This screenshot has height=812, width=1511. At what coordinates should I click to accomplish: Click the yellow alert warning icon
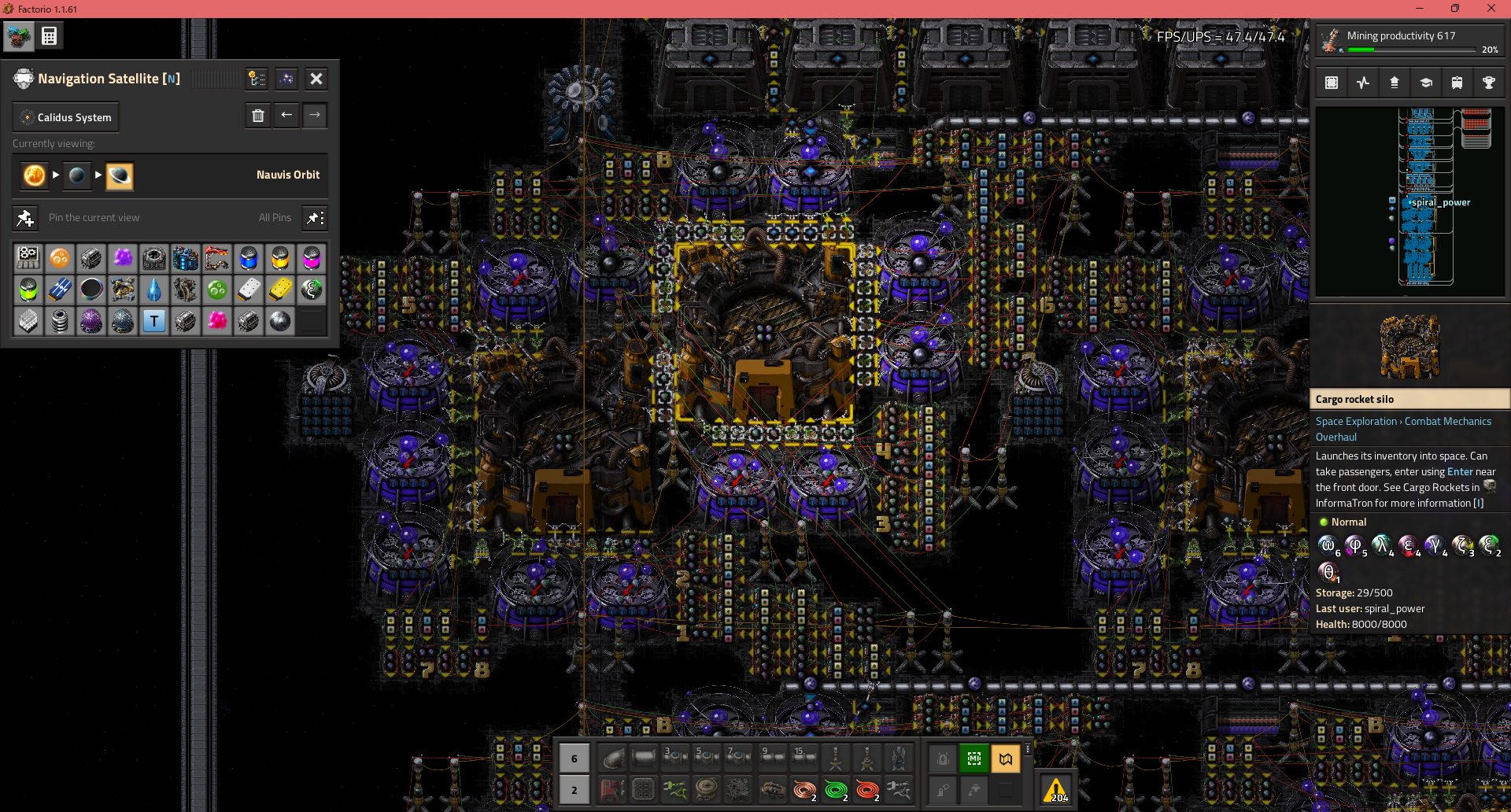tap(1055, 789)
